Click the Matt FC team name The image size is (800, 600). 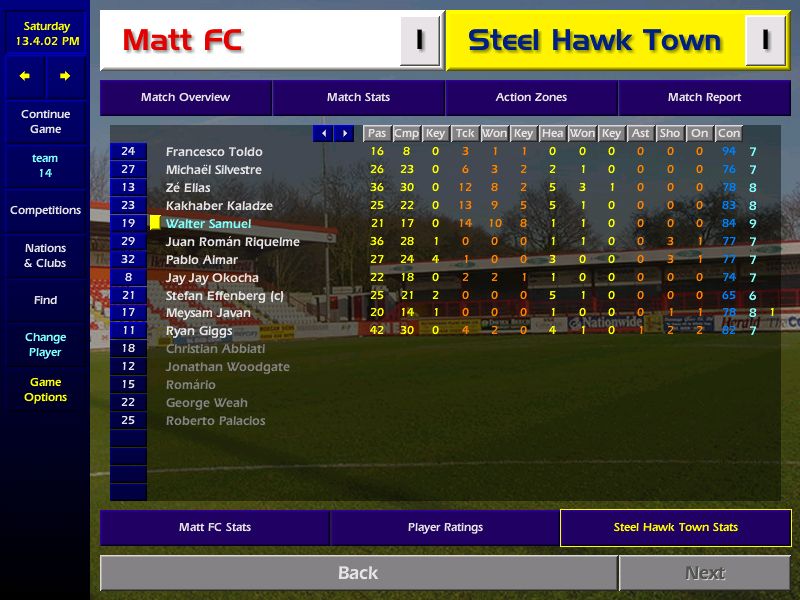point(182,41)
